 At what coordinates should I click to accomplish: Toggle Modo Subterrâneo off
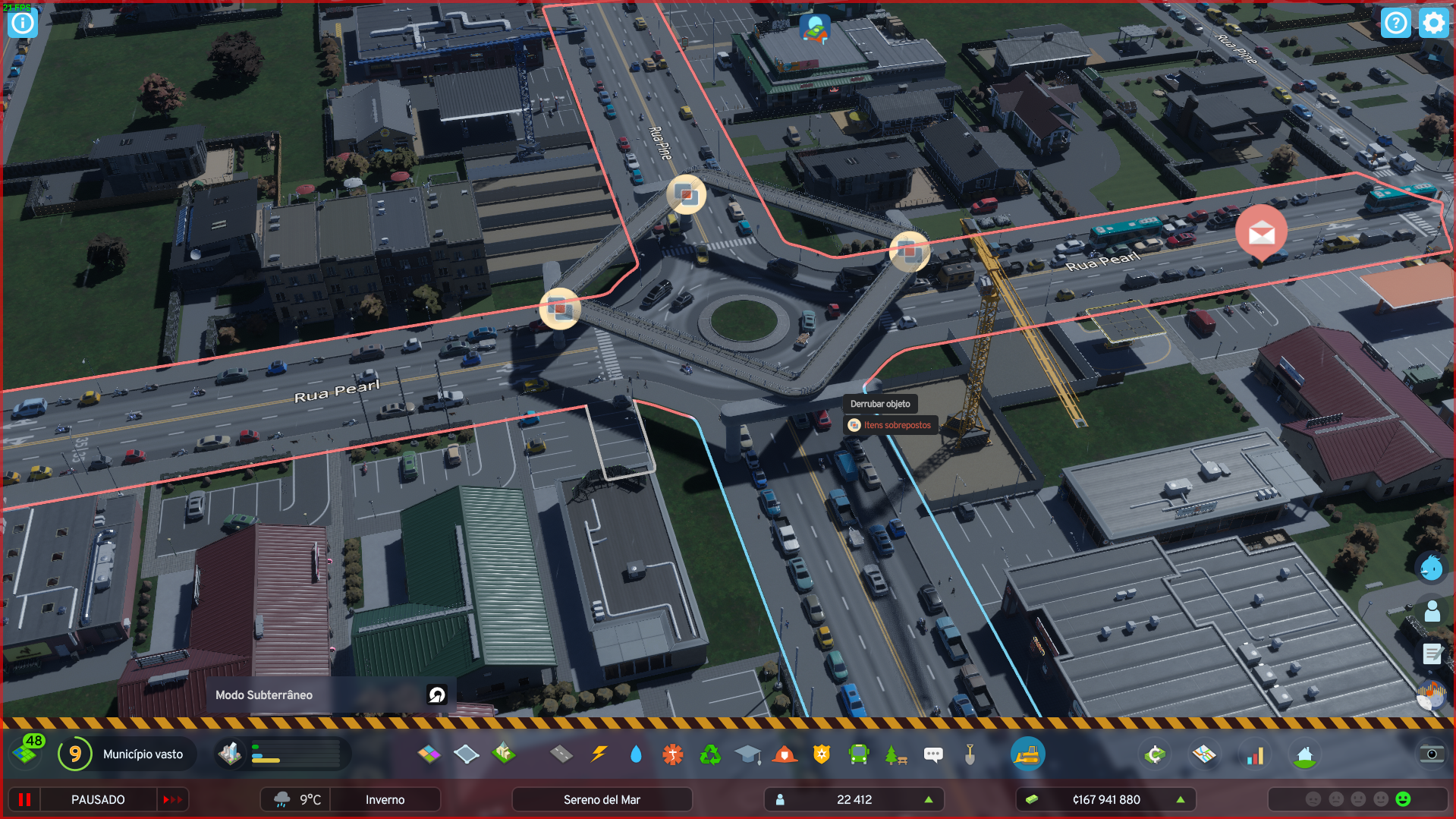[x=435, y=695]
